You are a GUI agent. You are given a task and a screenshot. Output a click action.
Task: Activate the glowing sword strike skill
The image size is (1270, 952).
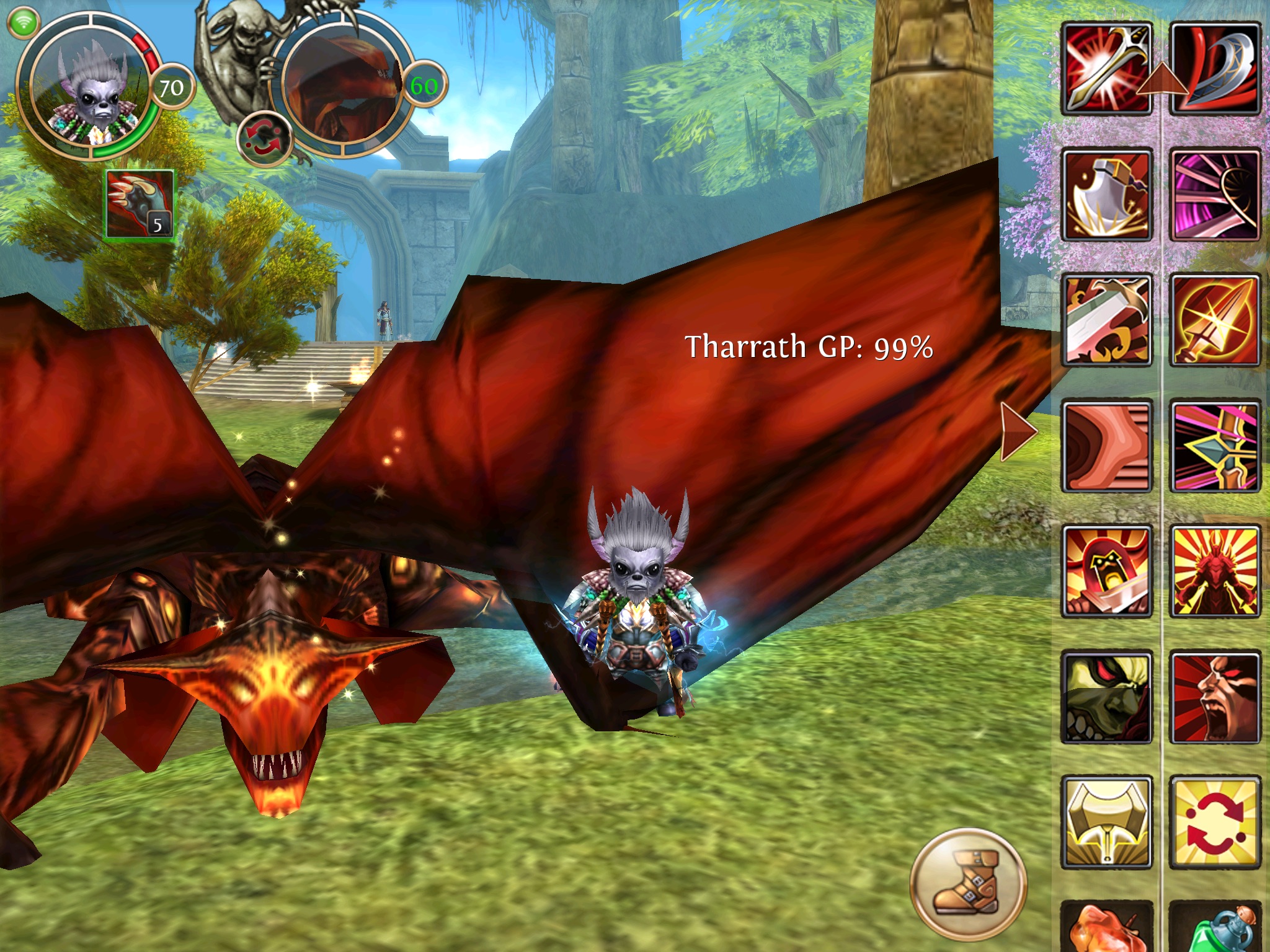tap(1107, 68)
